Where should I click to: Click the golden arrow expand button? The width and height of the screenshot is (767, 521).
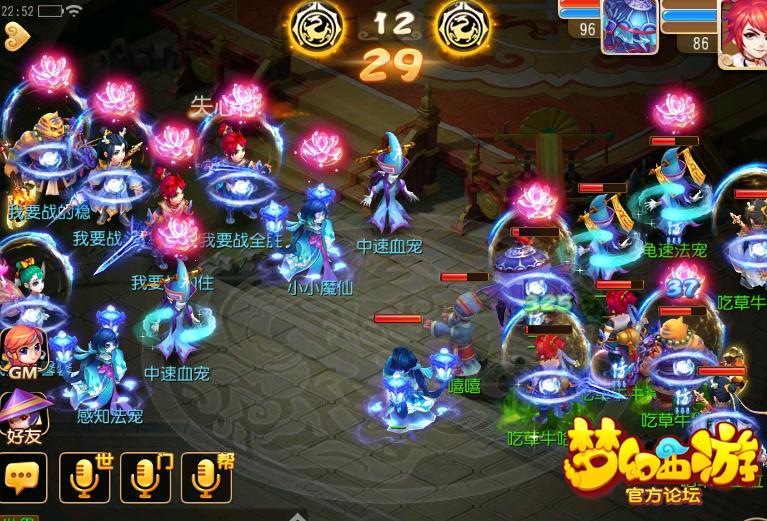coord(17,35)
